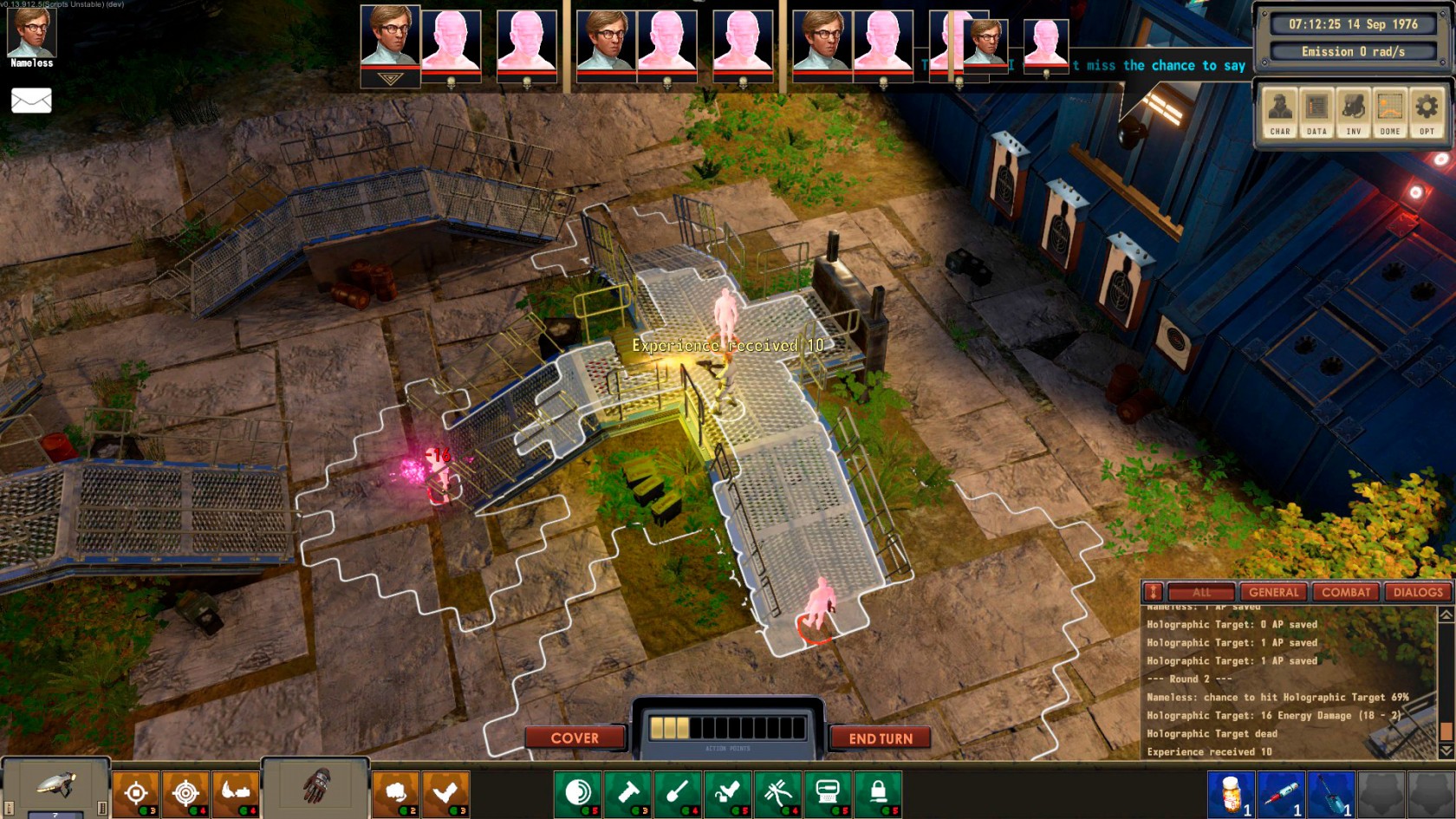Select the ALL log tab
Screen dimensions: 1456x819
[1201, 593]
